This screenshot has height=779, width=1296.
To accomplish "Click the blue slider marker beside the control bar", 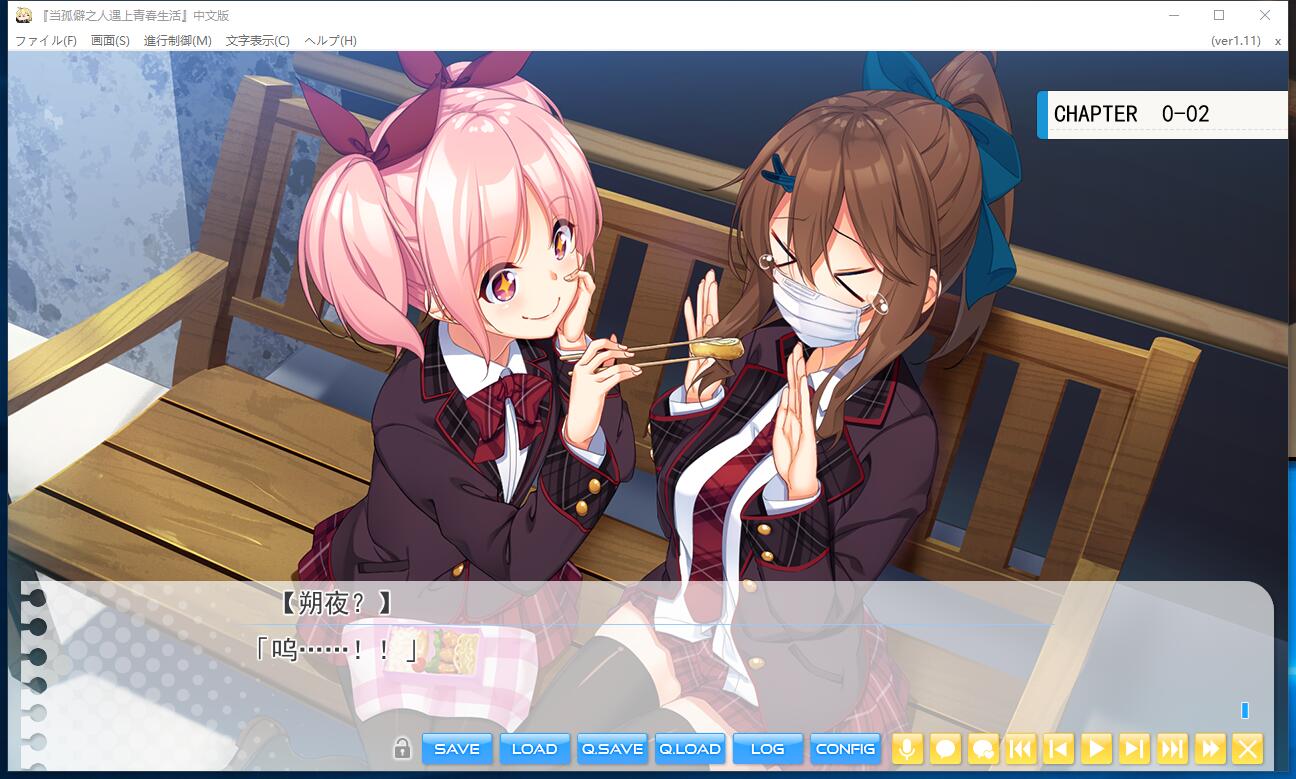I will [1245, 710].
